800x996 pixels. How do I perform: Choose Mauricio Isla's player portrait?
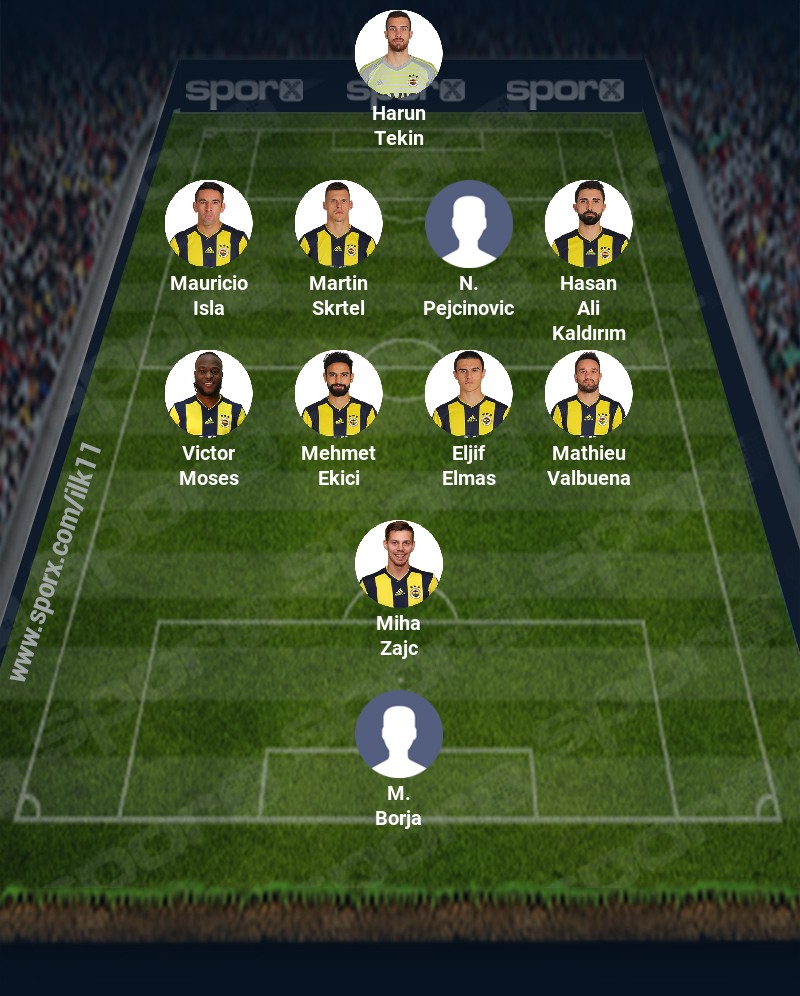pyautogui.click(x=209, y=224)
